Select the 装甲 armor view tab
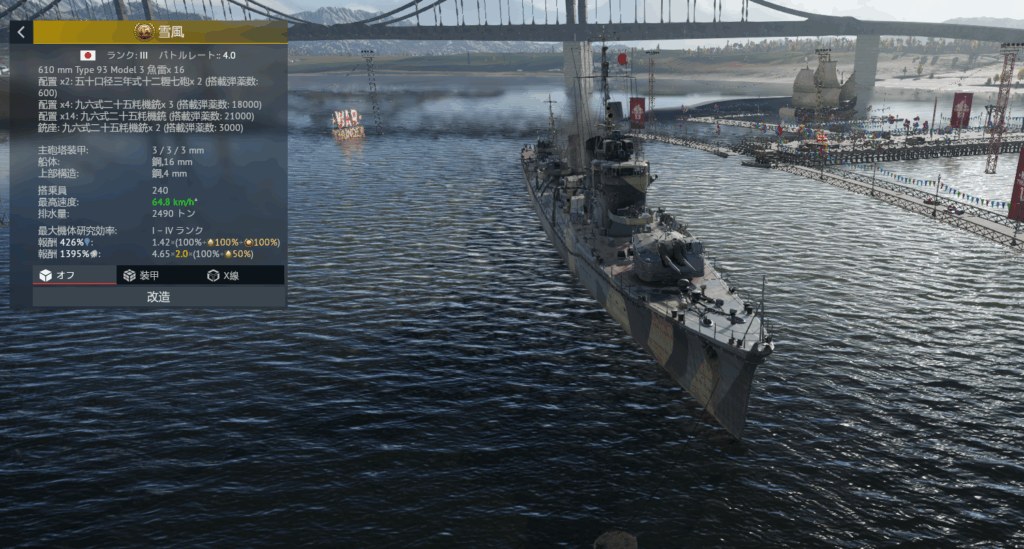1024x549 pixels. [x=141, y=275]
